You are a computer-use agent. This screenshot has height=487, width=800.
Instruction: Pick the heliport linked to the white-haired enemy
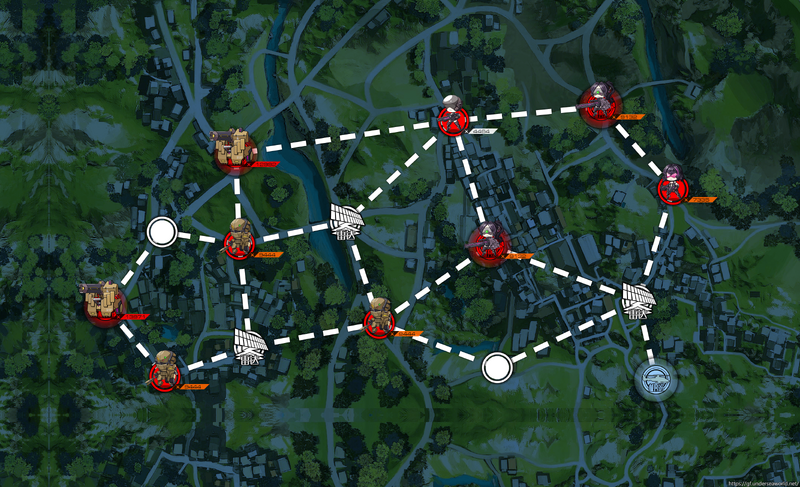click(346, 219)
